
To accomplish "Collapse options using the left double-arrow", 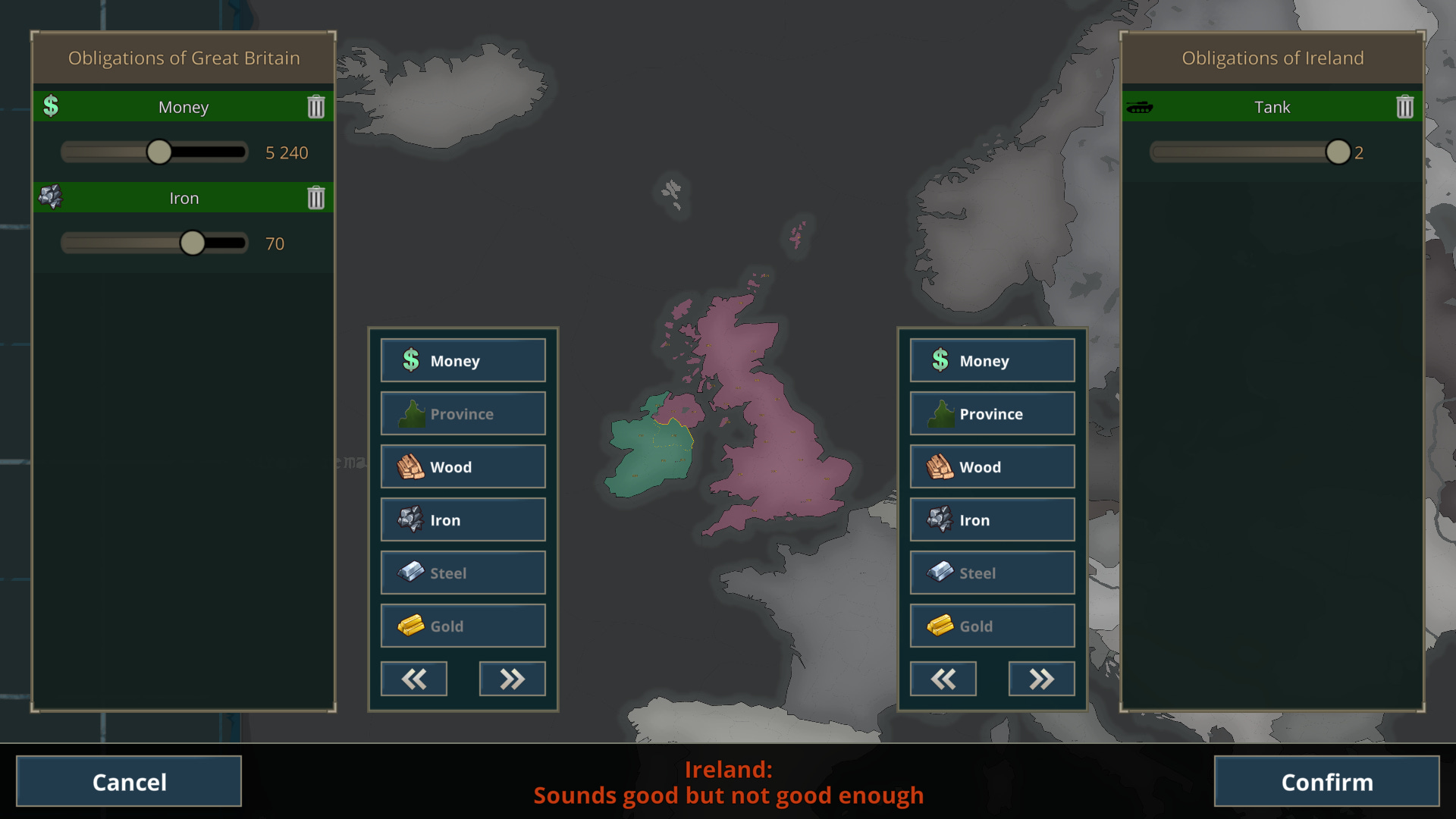I will [413, 679].
